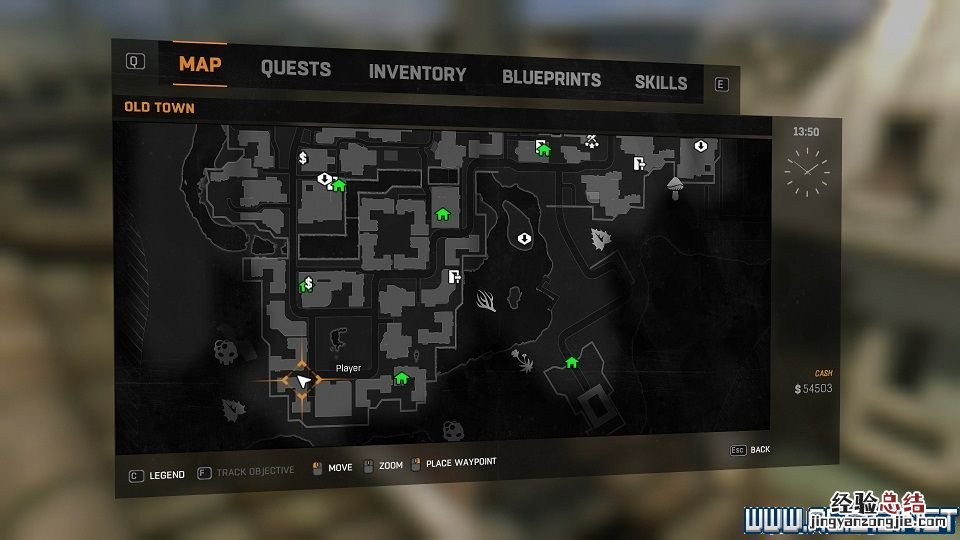The image size is (960, 540).
Task: Open the Inventory tab
Action: 417,73
